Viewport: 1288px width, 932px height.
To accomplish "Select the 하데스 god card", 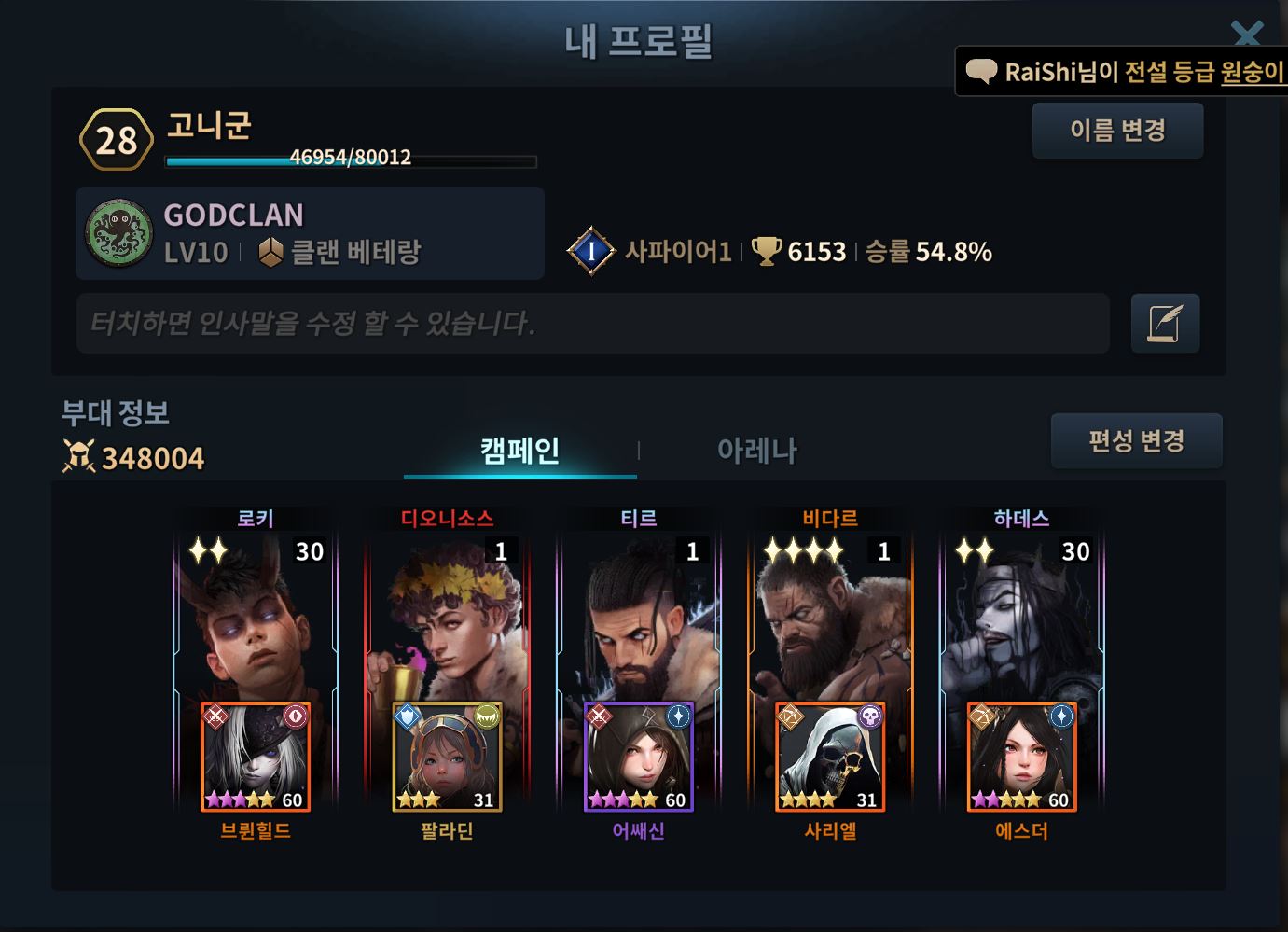I will click(1022, 616).
